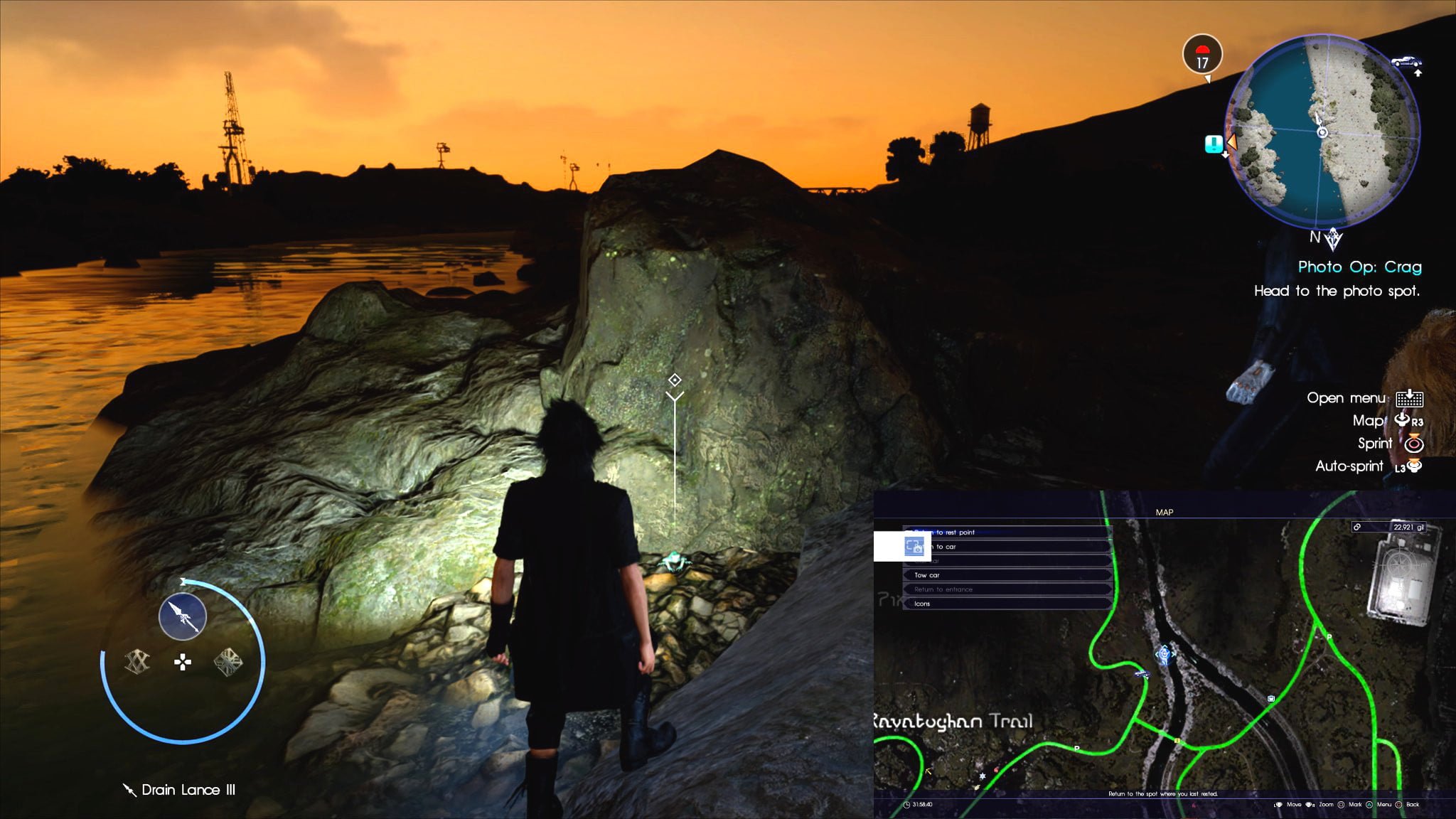Click the blue car icon on the map
Screen dimensions: 1456x819
point(1141,673)
